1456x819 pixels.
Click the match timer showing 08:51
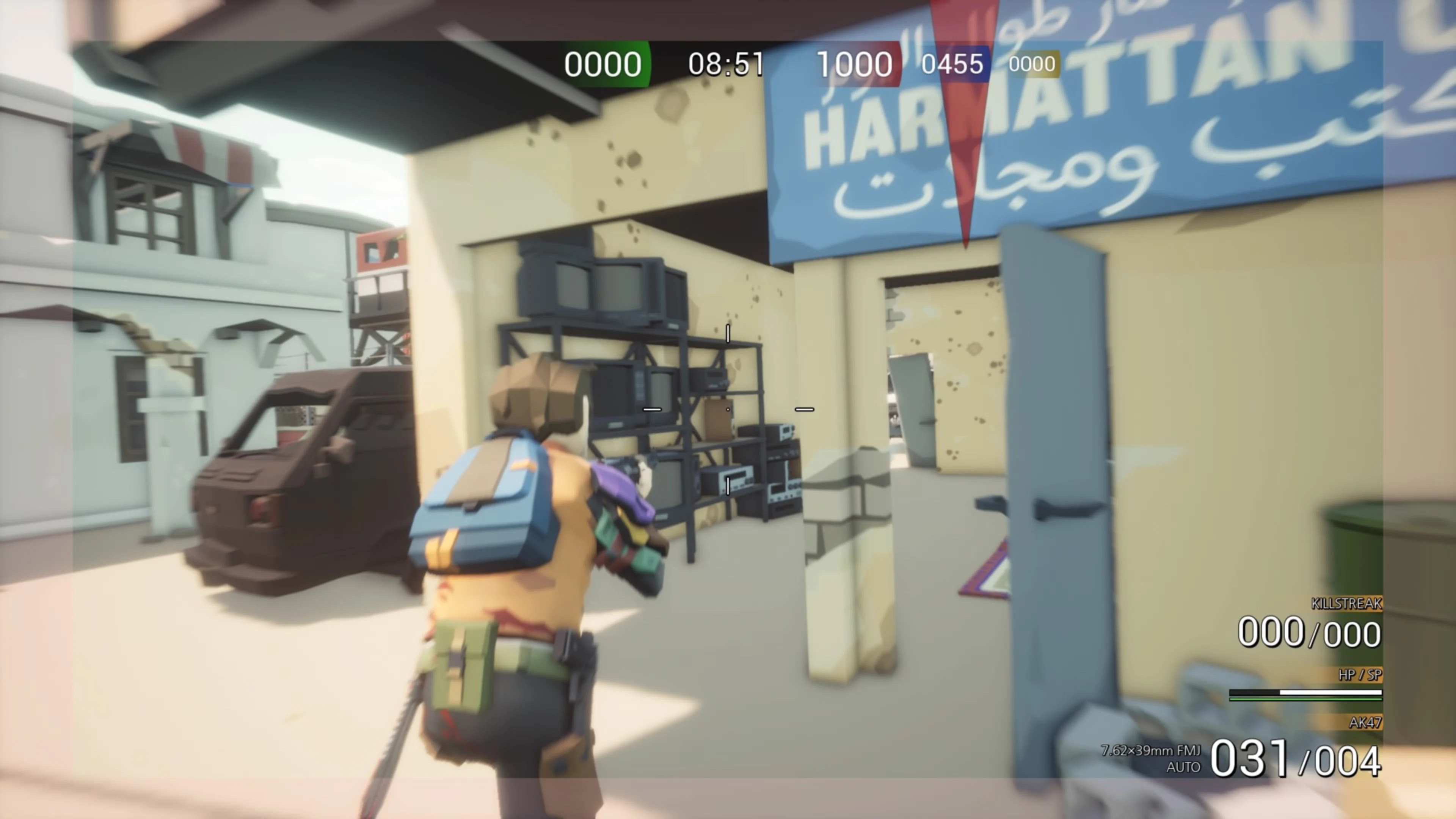725,63
